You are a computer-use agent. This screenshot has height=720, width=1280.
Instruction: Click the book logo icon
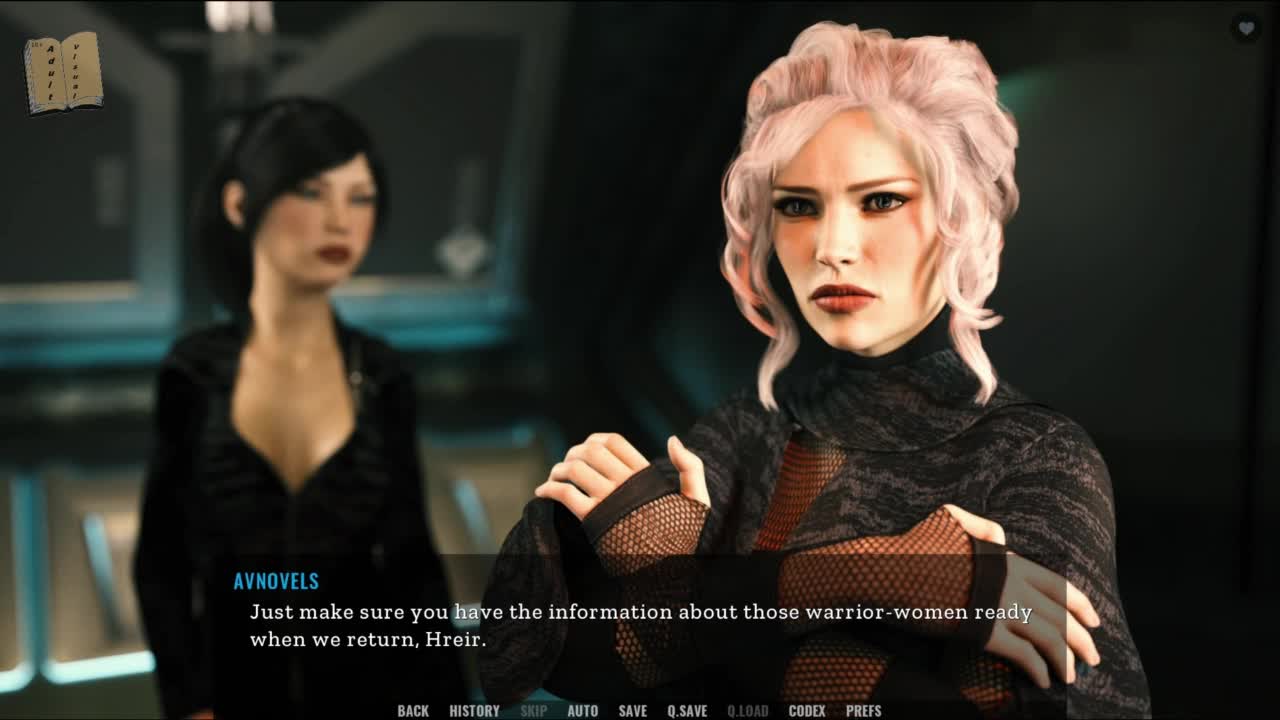pyautogui.click(x=63, y=72)
